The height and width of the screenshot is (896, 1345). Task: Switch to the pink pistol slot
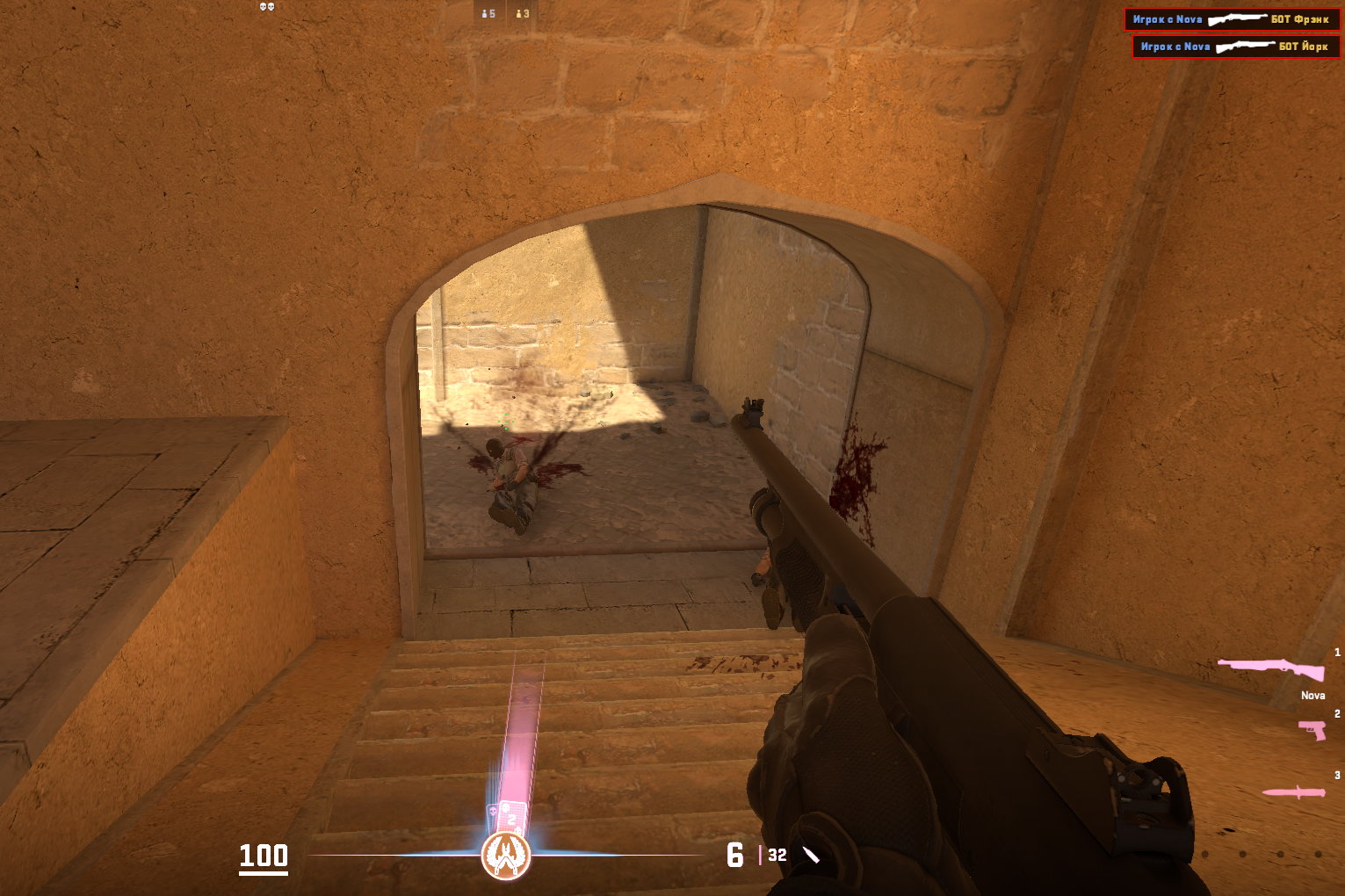tap(1312, 729)
